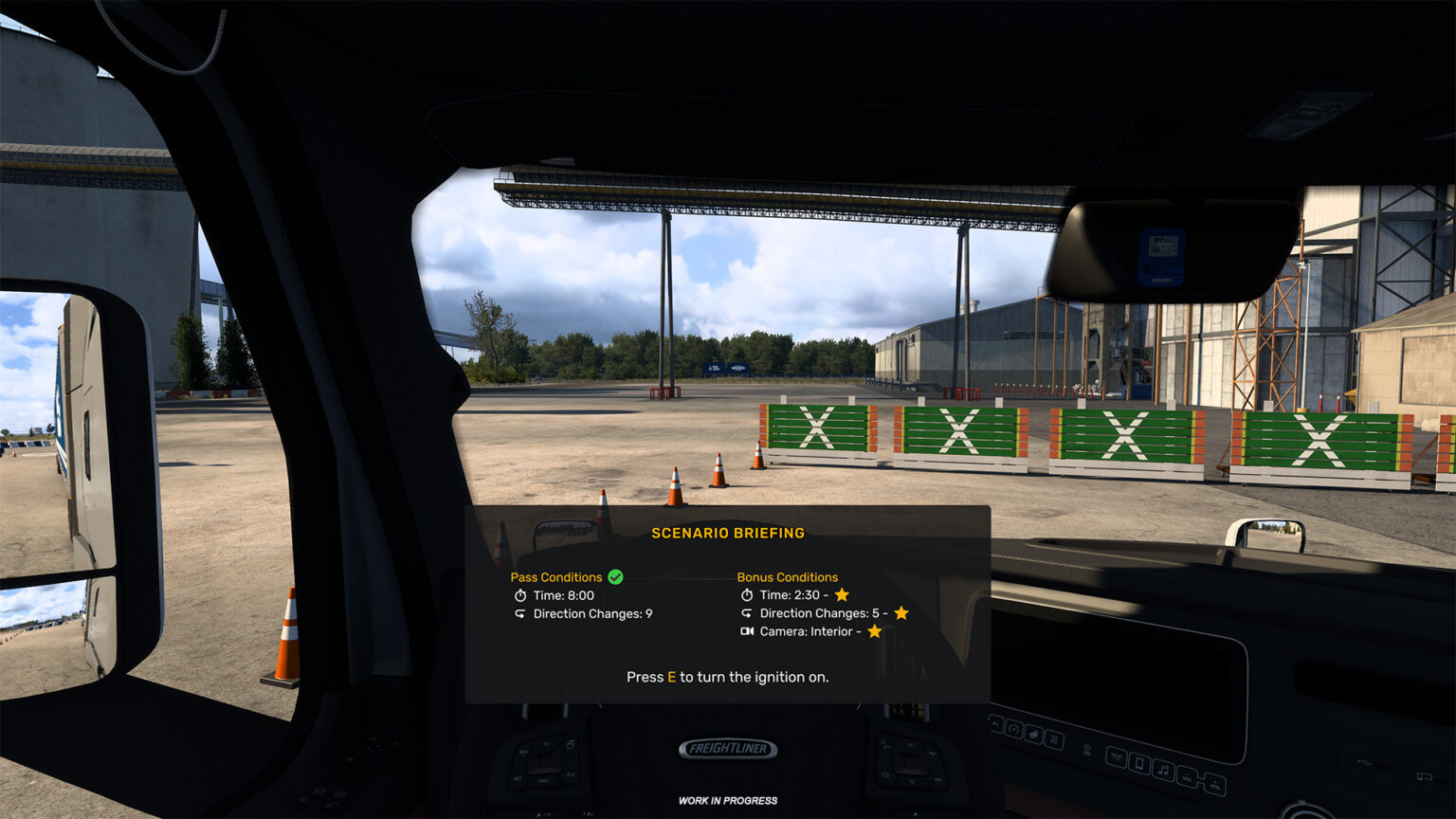Select the phone icon on the infotainment bar

pyautogui.click(x=1139, y=764)
